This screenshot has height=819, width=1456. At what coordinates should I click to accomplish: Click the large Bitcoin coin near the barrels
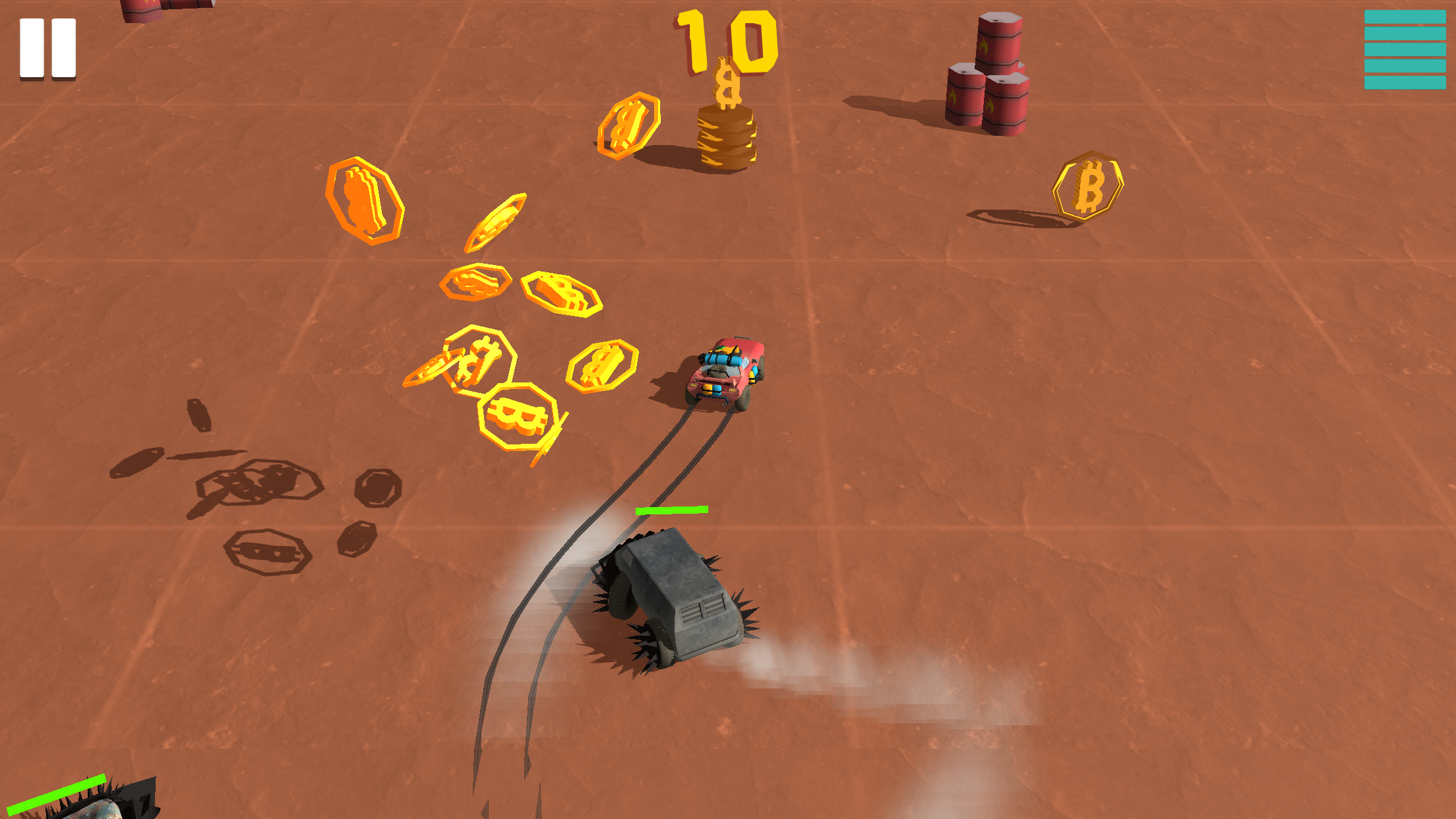pos(1087,187)
